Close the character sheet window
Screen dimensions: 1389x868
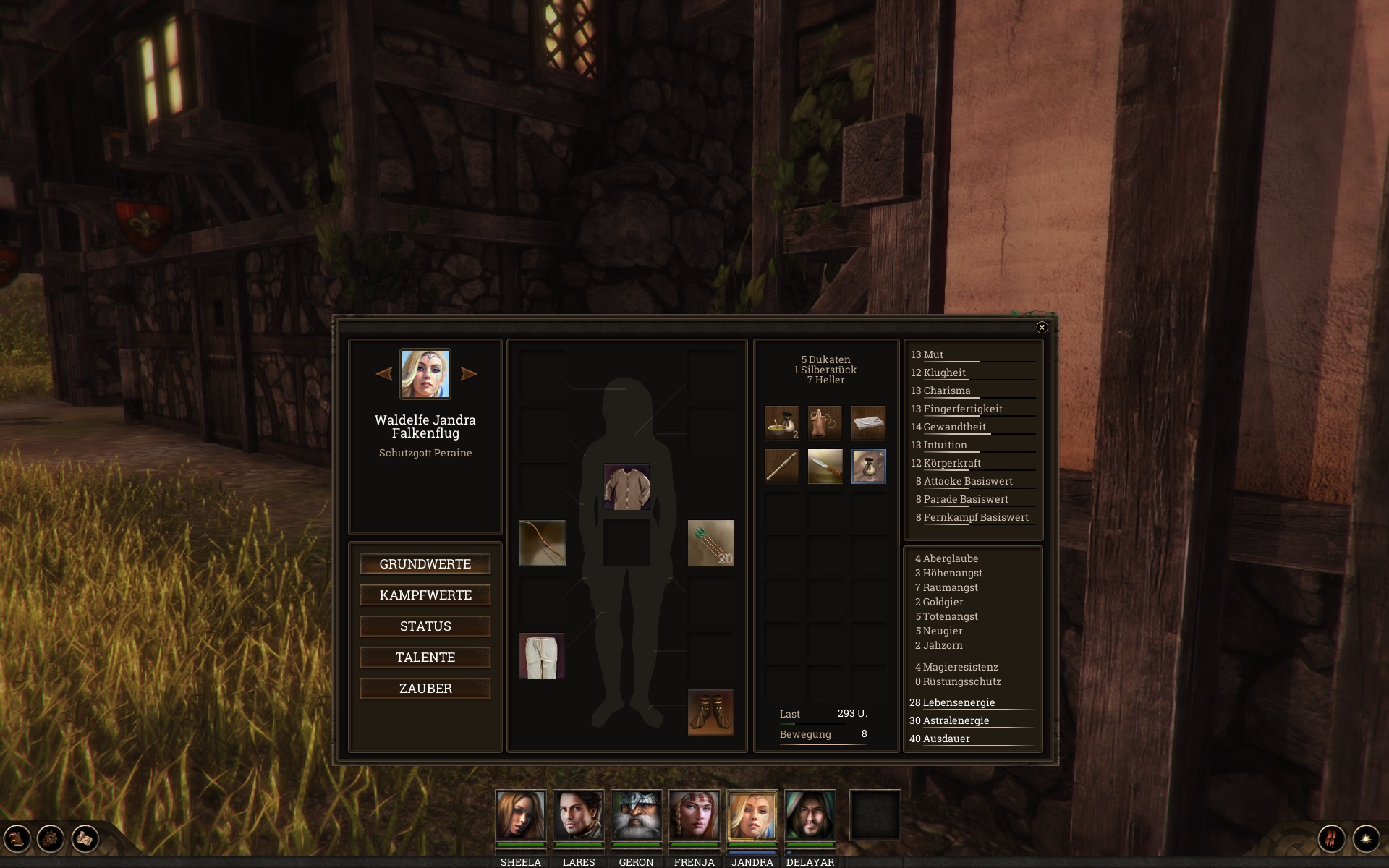tap(1042, 328)
